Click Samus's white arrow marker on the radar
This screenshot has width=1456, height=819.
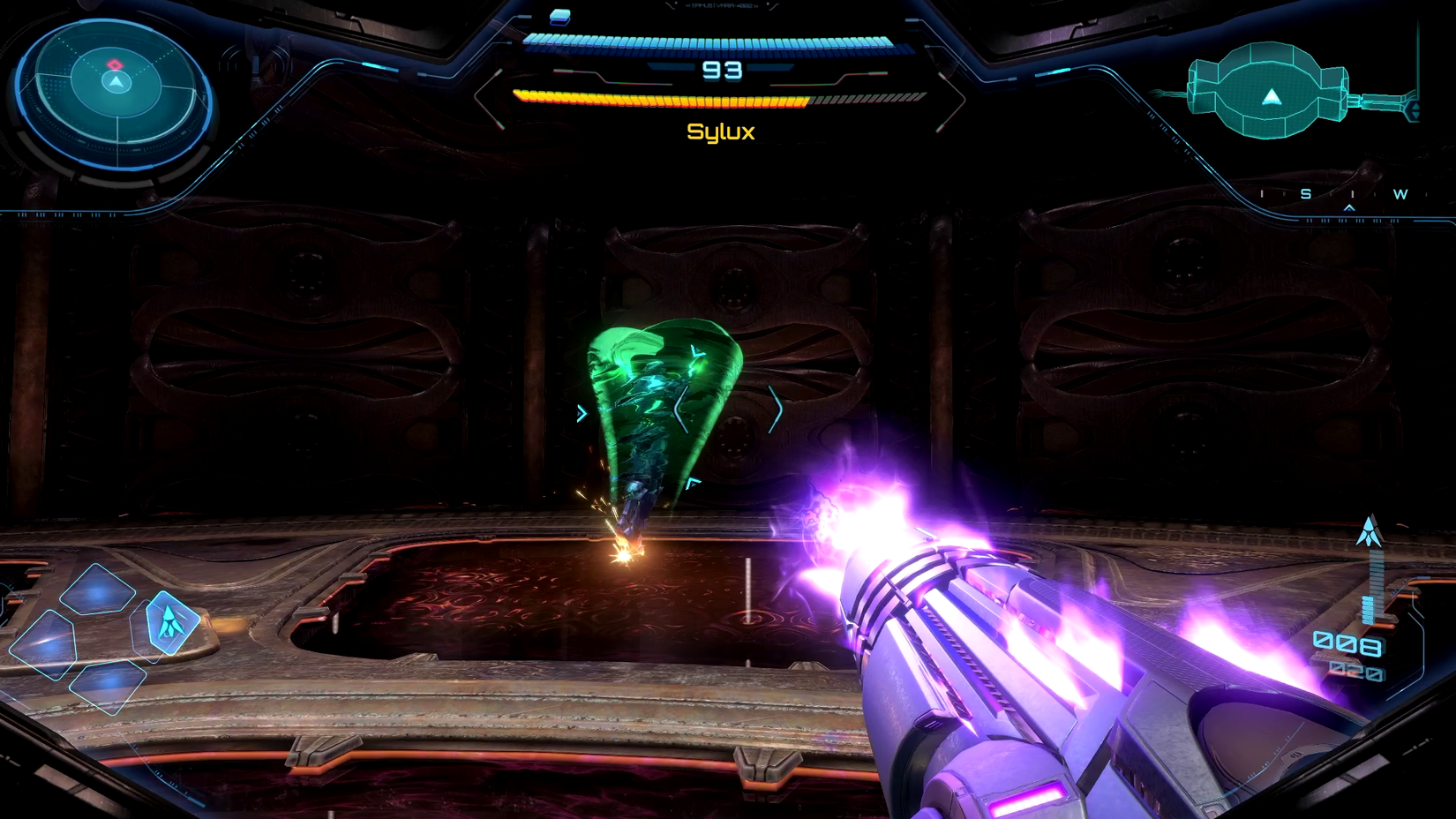[x=116, y=81]
